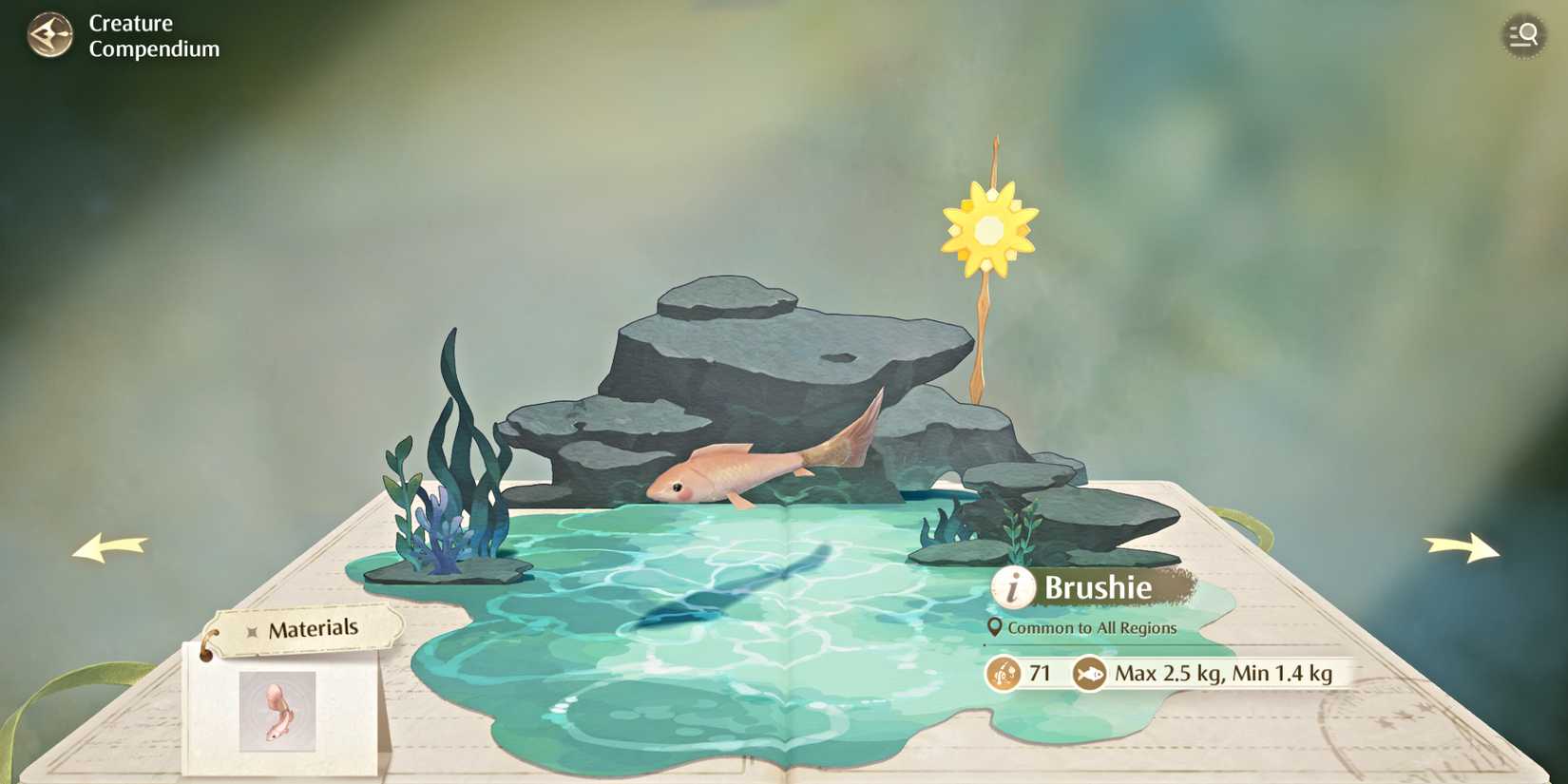Screen dimensions: 1568x784
Task: Select the Brushie name banner
Action: coord(1098,587)
